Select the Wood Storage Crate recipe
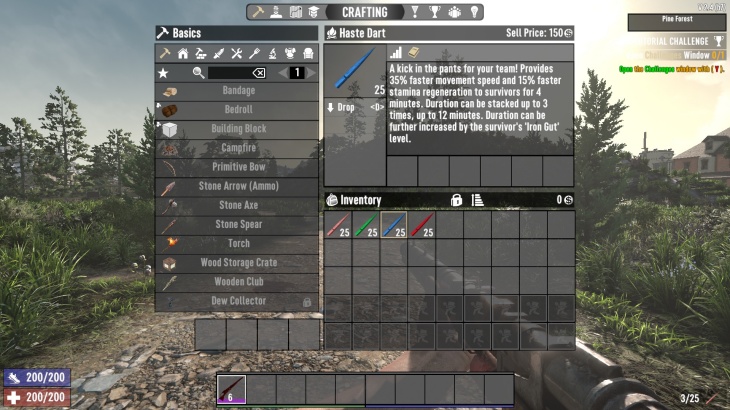Screen dimensions: 730x410 pyautogui.click(x=237, y=262)
